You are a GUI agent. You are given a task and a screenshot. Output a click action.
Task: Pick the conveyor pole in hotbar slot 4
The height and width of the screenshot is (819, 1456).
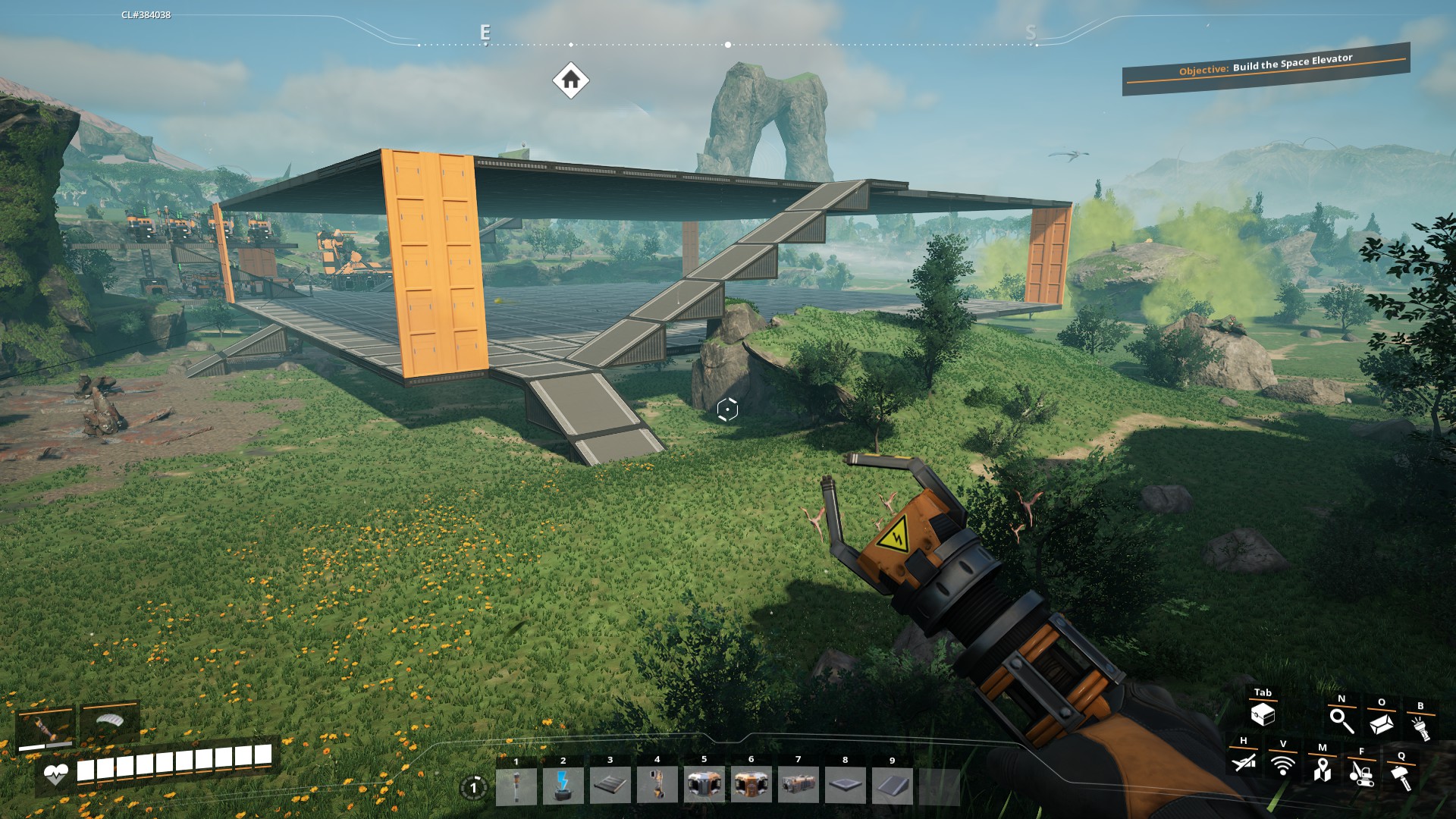(x=657, y=786)
